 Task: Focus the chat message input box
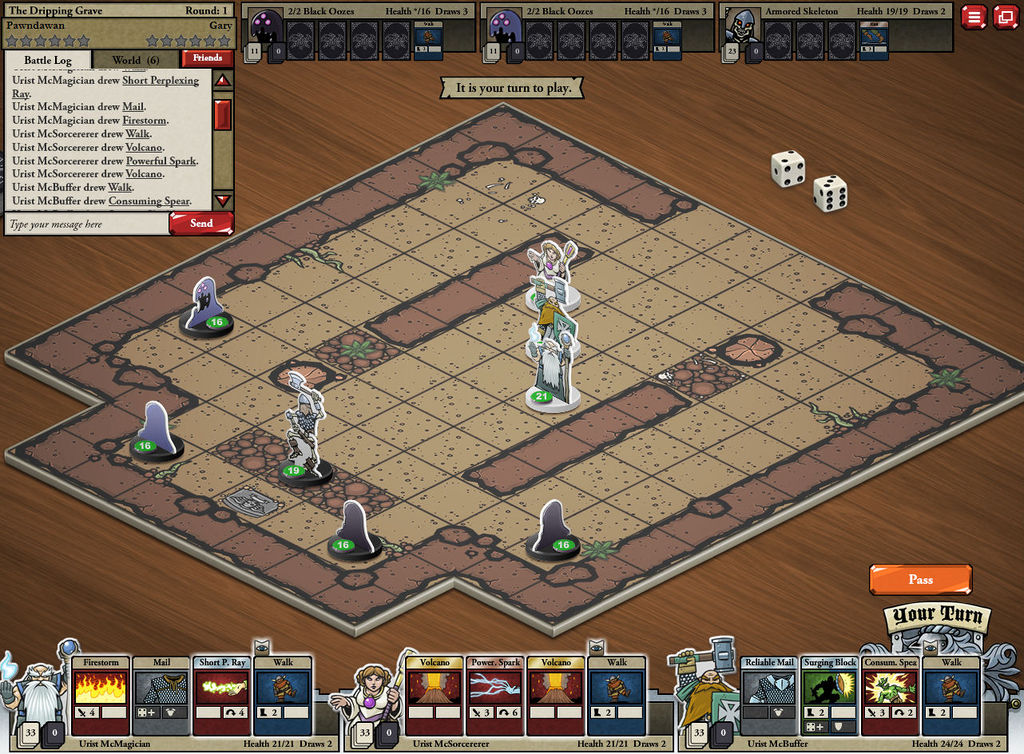85,224
